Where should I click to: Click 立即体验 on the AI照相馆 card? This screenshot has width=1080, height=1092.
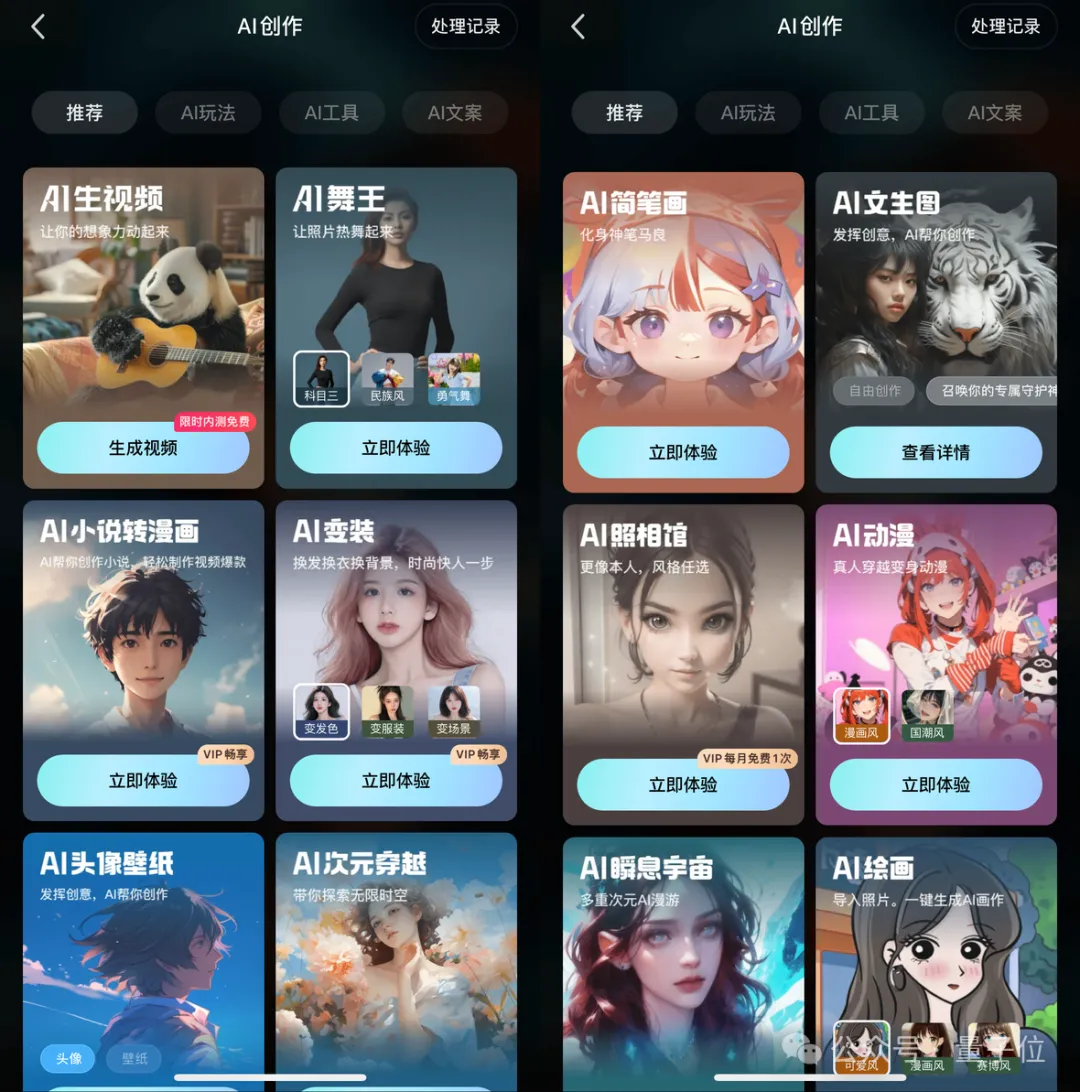683,785
